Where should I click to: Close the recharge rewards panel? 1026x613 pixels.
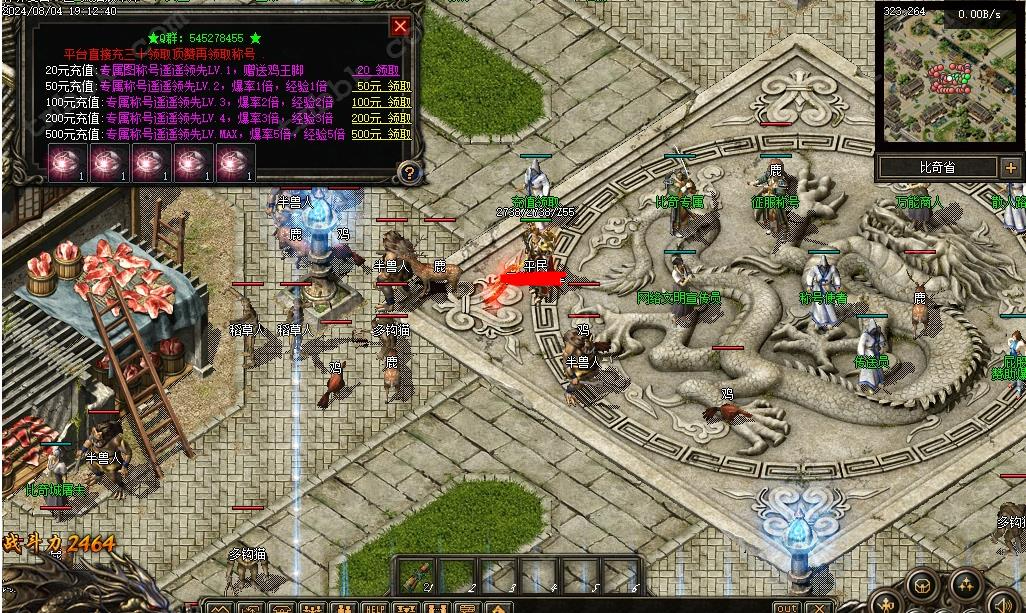400,26
